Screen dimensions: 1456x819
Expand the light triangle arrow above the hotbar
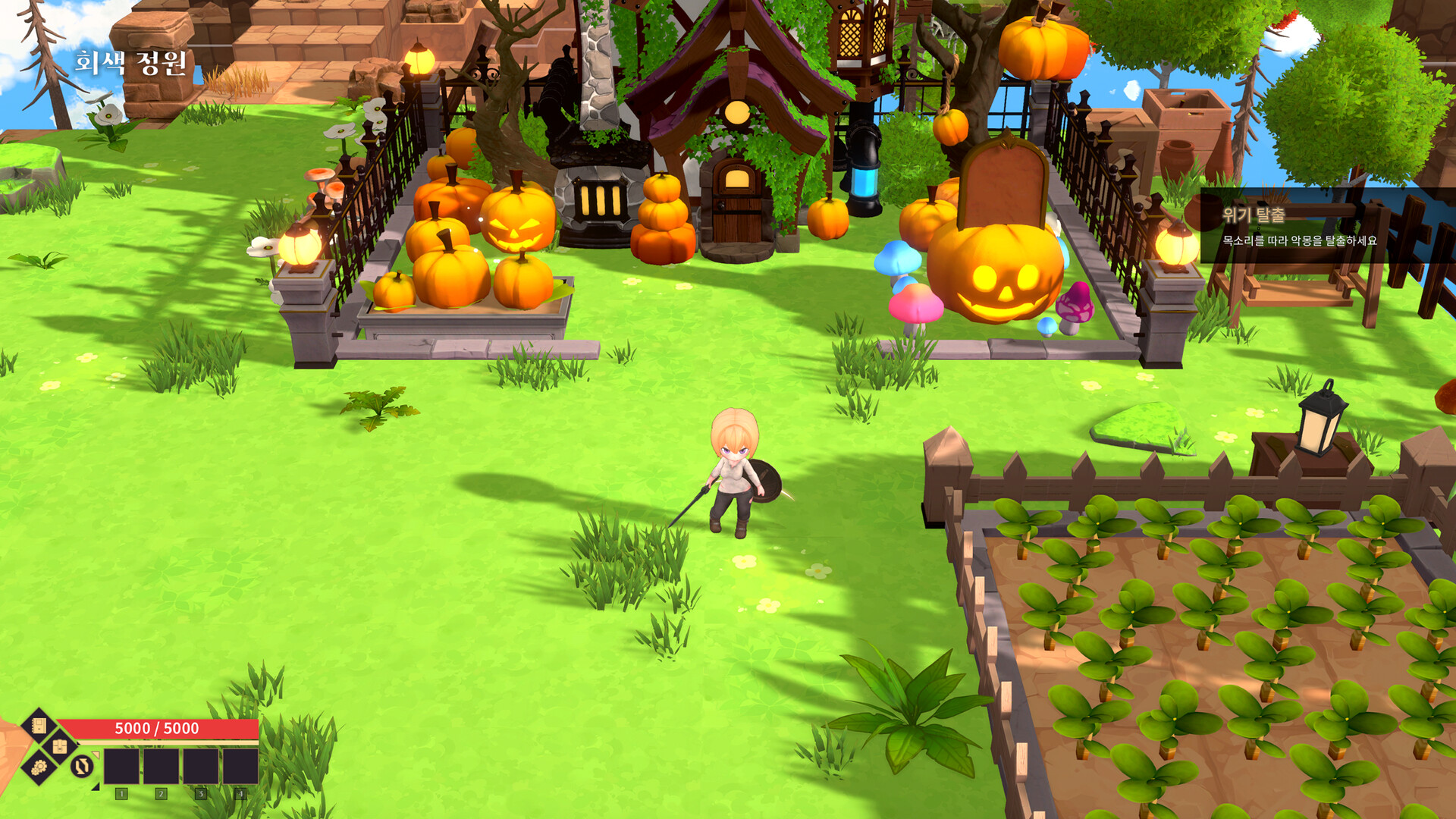[x=96, y=755]
